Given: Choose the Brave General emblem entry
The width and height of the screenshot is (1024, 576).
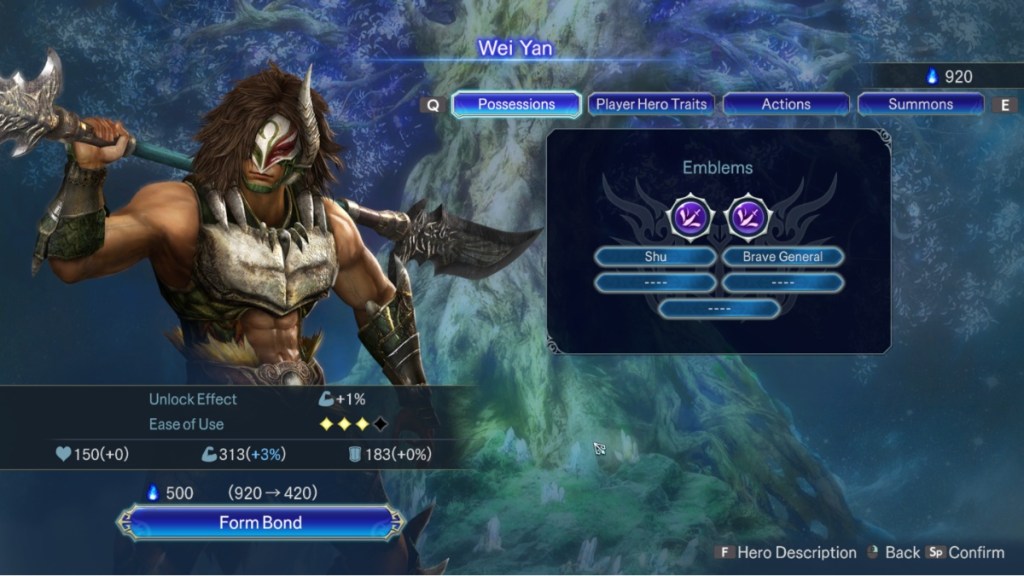Looking at the screenshot, I should pos(782,257).
